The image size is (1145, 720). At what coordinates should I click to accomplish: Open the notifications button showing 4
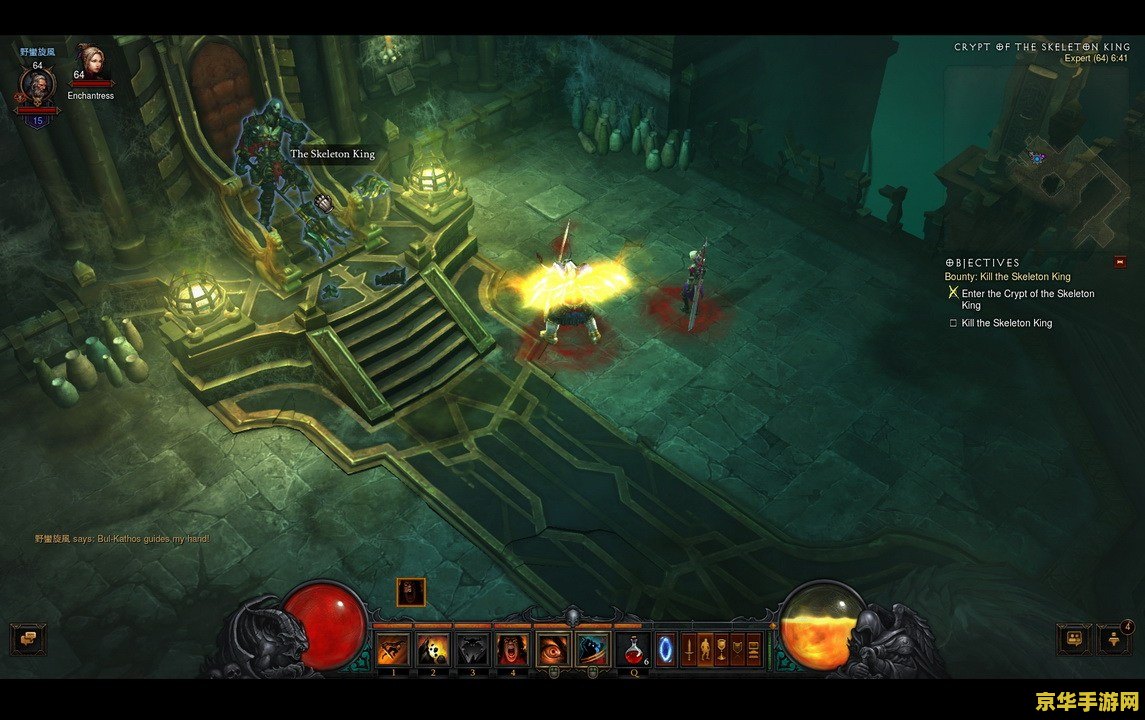click(1113, 638)
